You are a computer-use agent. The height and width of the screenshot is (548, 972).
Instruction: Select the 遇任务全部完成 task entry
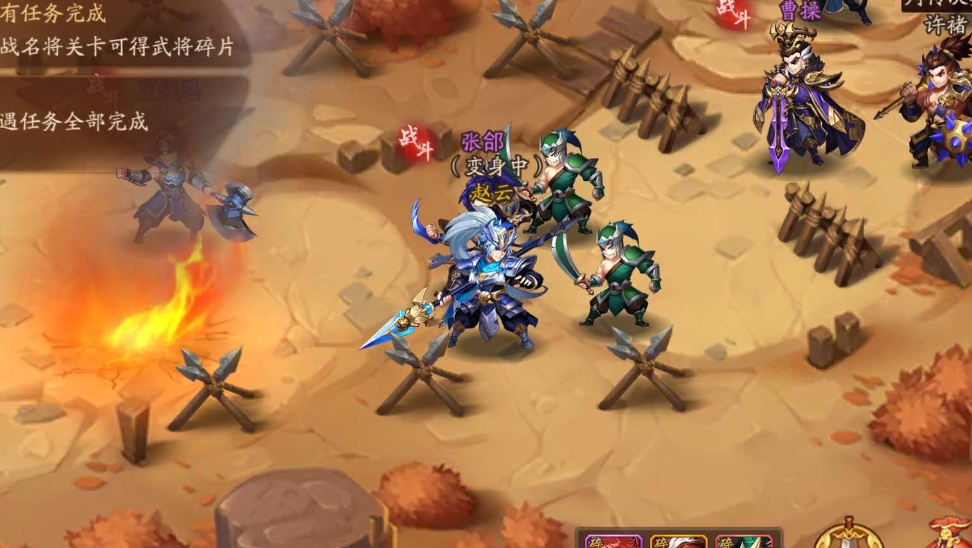pyautogui.click(x=75, y=121)
